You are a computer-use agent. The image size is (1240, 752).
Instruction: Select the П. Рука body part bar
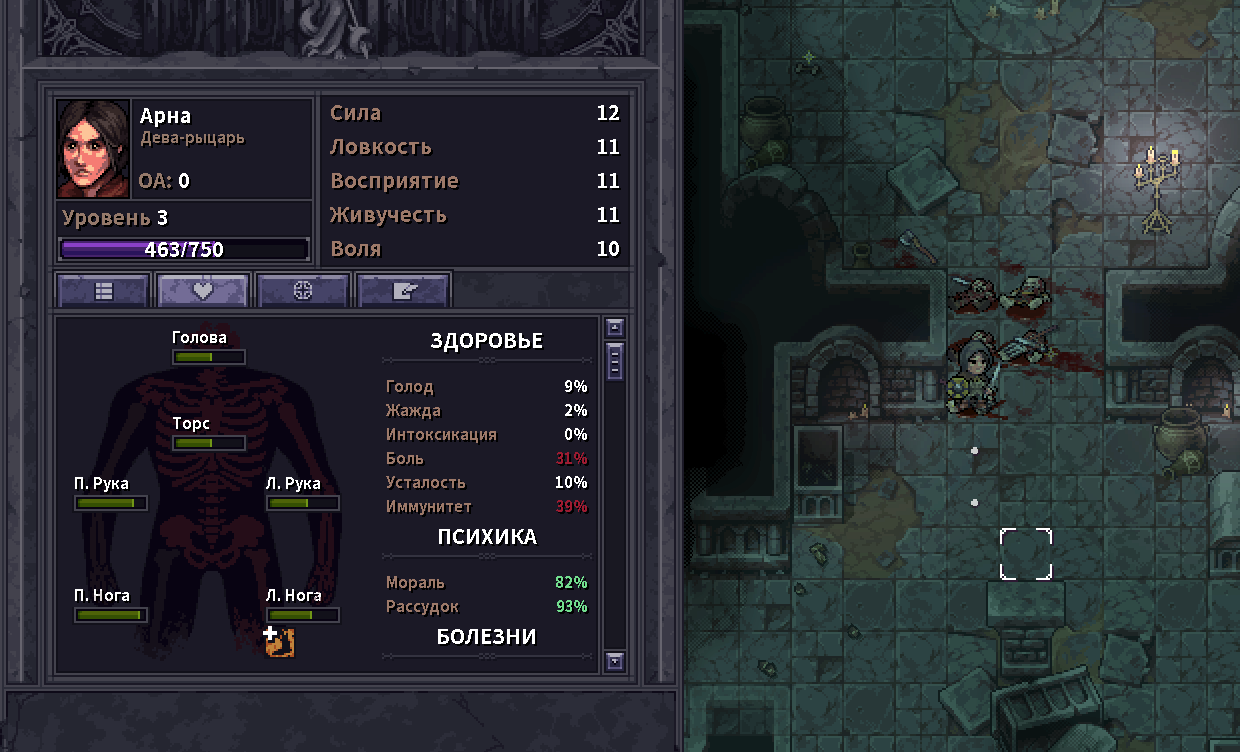[111, 503]
